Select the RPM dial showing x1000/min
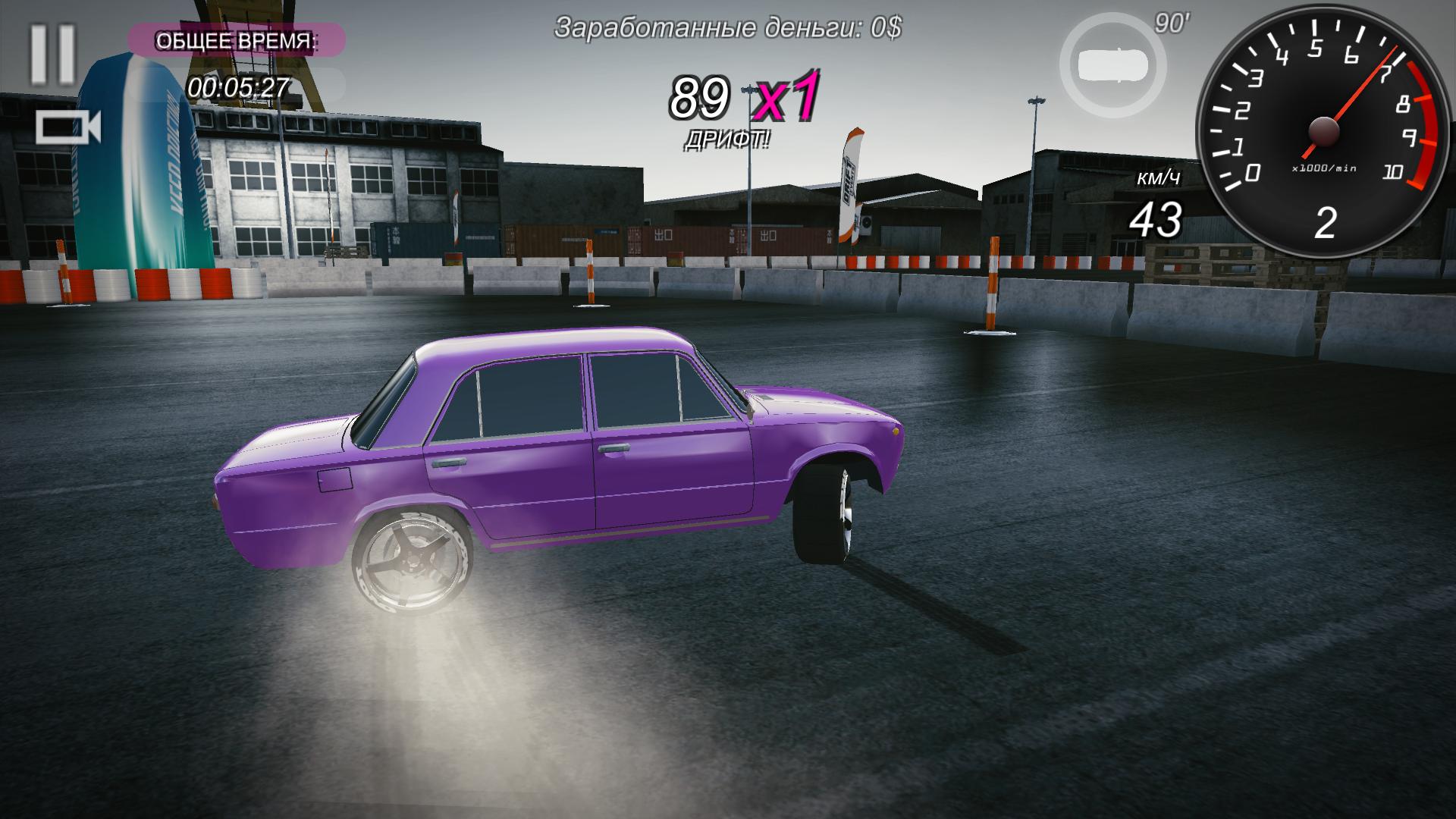The image size is (1456, 819). point(1323,129)
